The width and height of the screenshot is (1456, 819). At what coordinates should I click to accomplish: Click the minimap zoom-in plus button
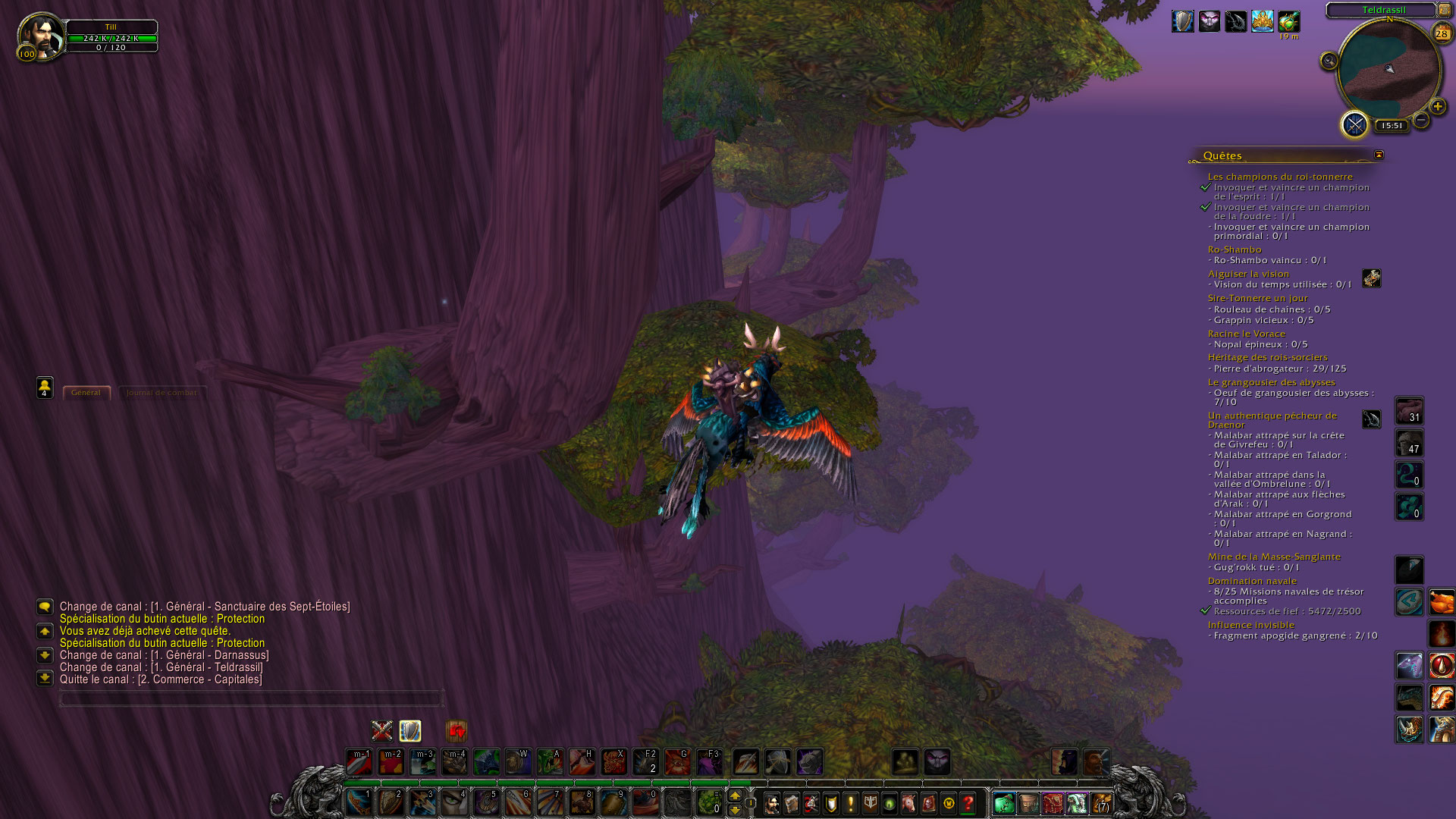[1437, 107]
